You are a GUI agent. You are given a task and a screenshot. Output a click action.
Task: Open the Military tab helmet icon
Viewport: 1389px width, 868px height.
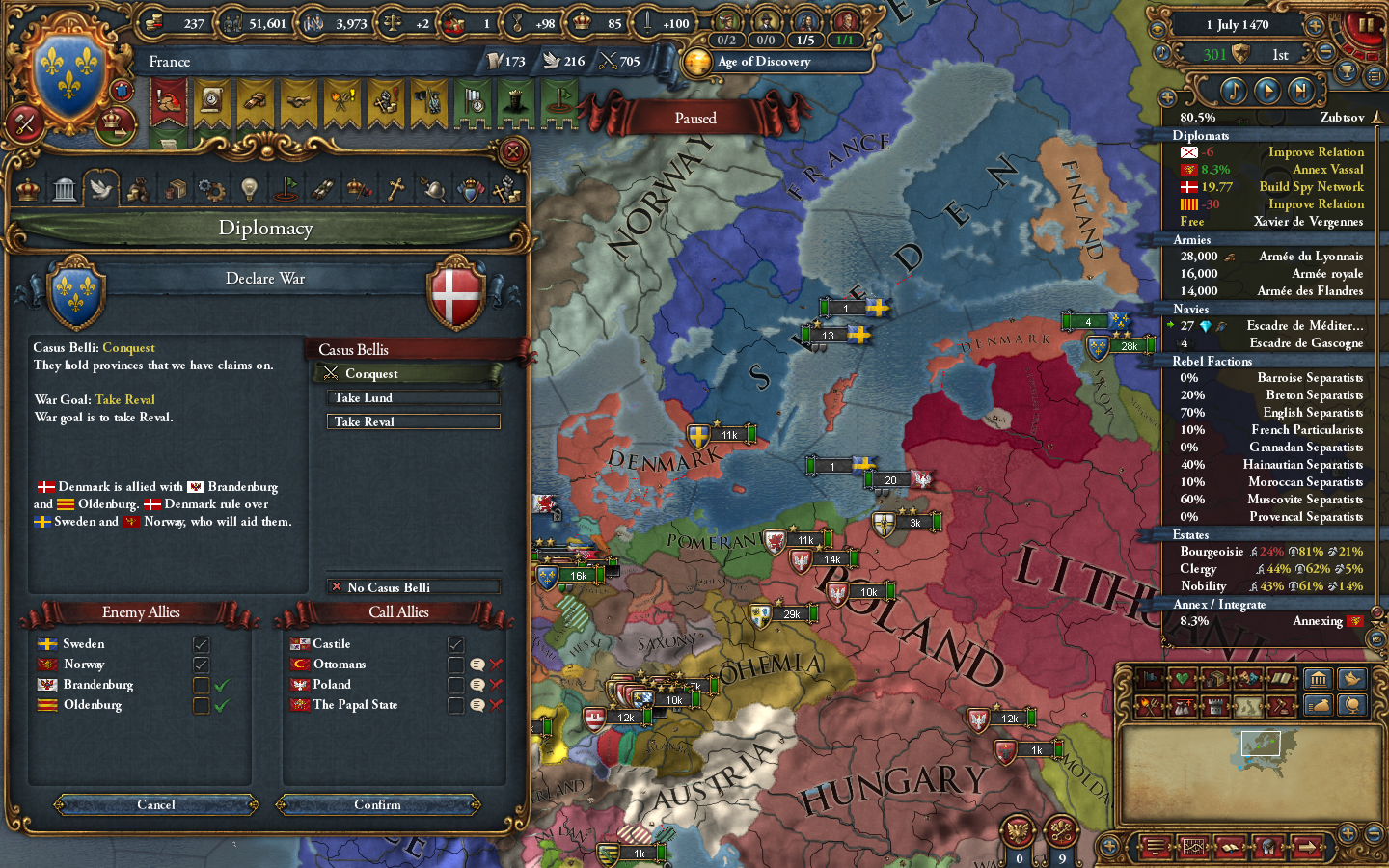coord(432,188)
